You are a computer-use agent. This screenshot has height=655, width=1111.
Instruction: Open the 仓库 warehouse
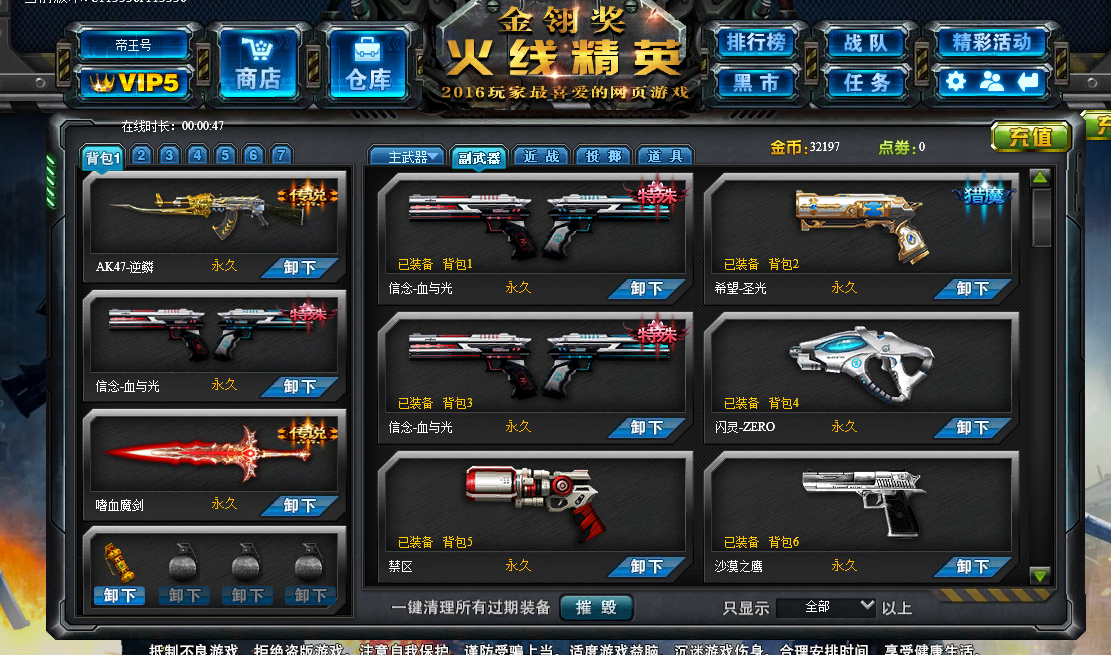(x=368, y=65)
